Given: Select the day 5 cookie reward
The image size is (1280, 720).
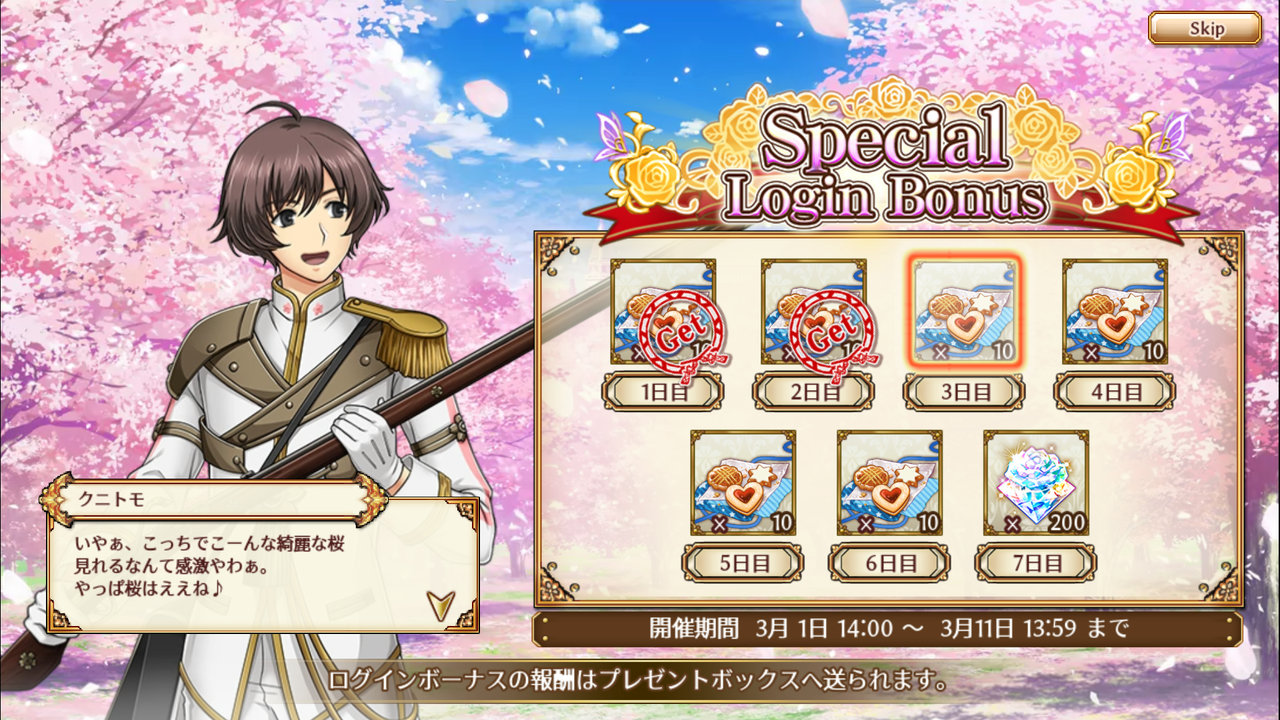Looking at the screenshot, I should click(743, 482).
